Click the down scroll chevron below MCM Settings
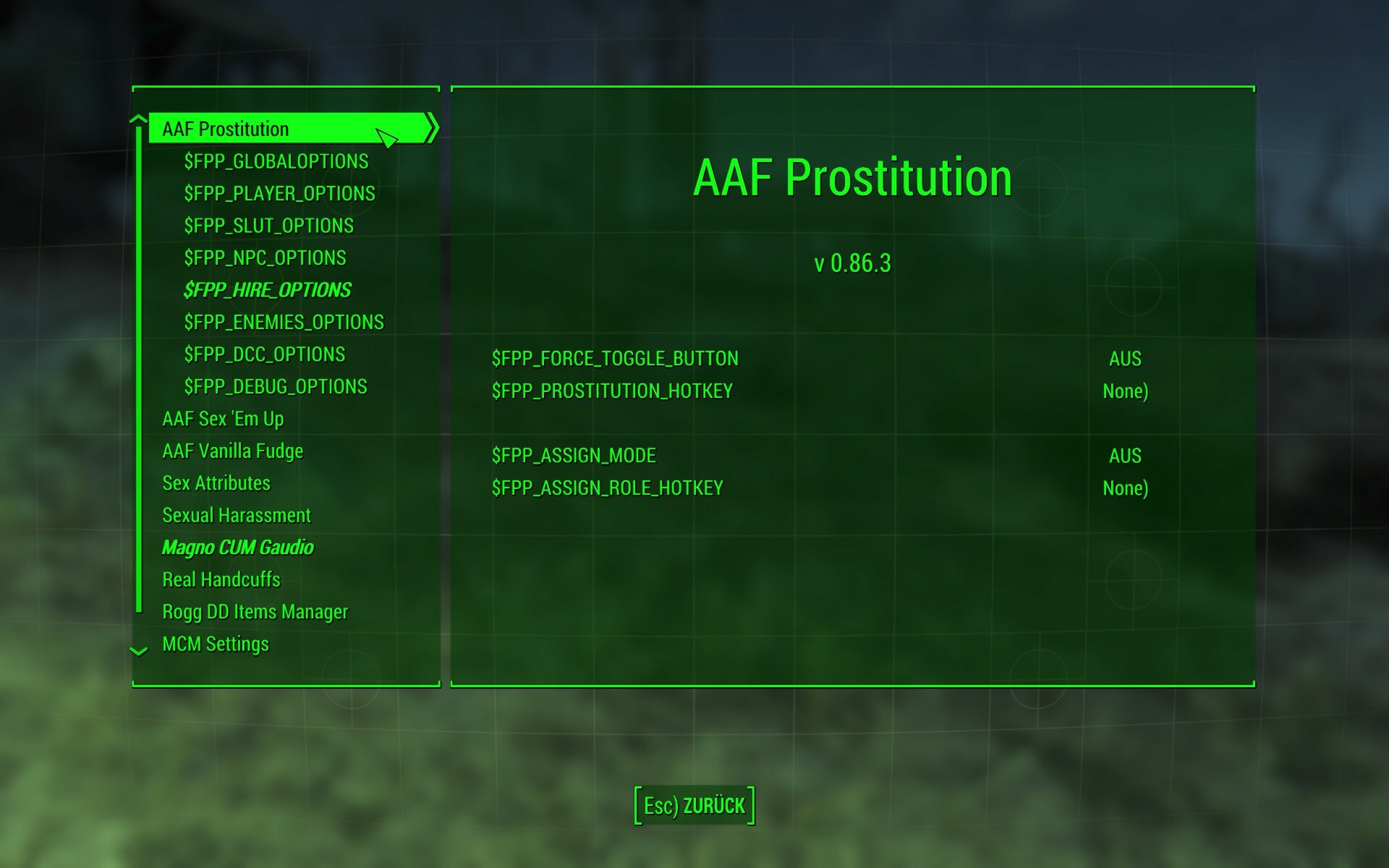1389x868 pixels. (x=137, y=651)
